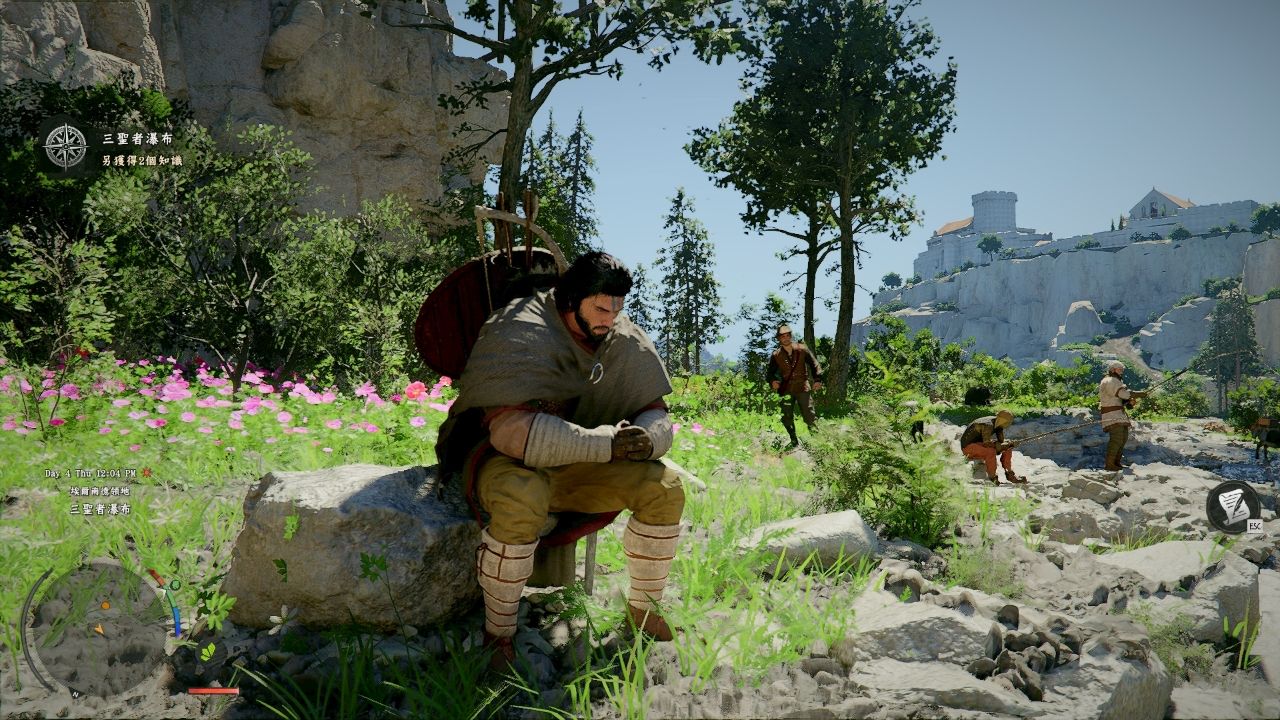This screenshot has height=720, width=1280.
Task: Select the compass location discovery icon
Action: tap(66, 146)
